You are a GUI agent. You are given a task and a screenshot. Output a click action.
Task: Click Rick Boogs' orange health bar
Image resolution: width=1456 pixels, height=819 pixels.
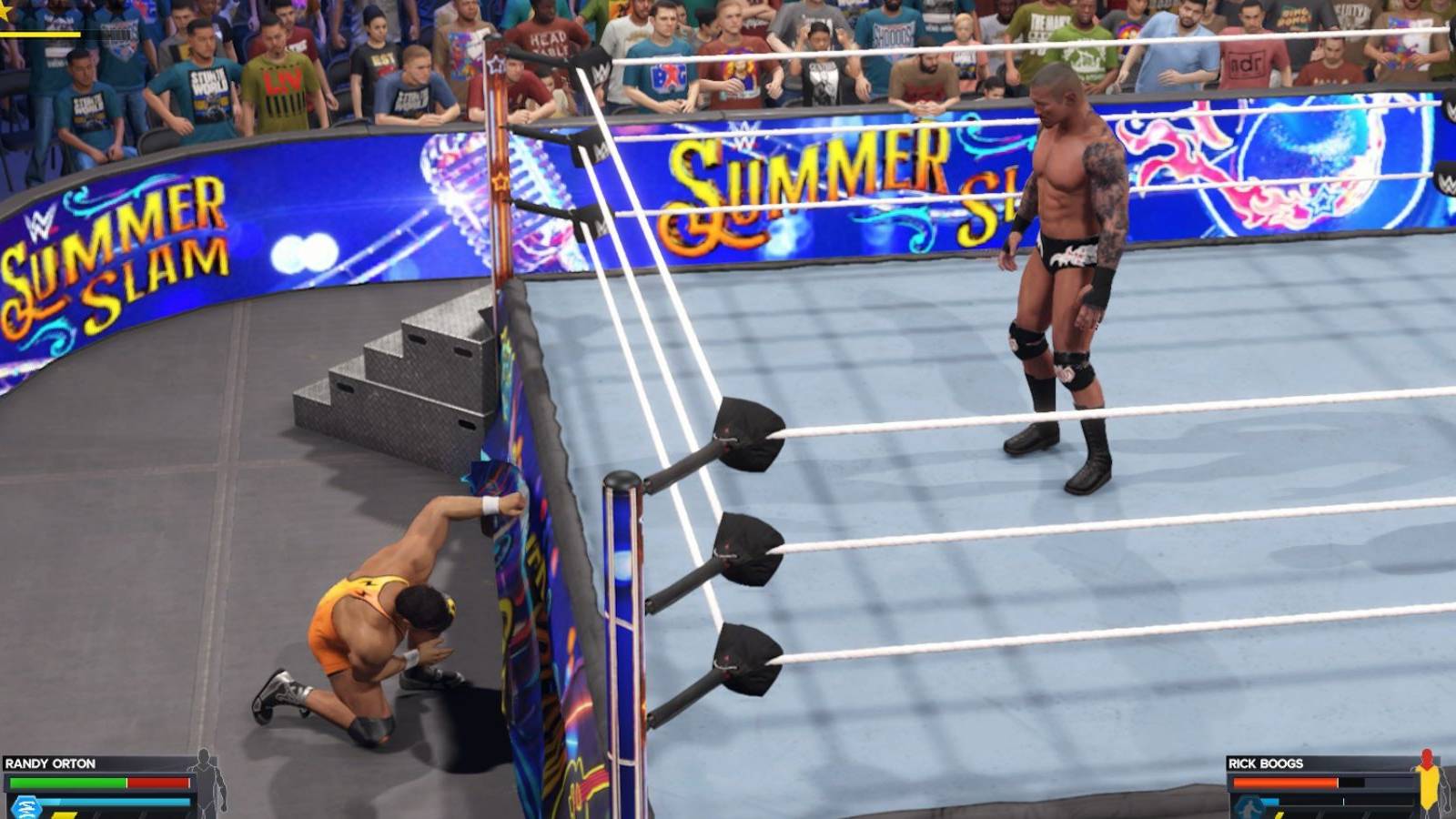click(x=1283, y=783)
